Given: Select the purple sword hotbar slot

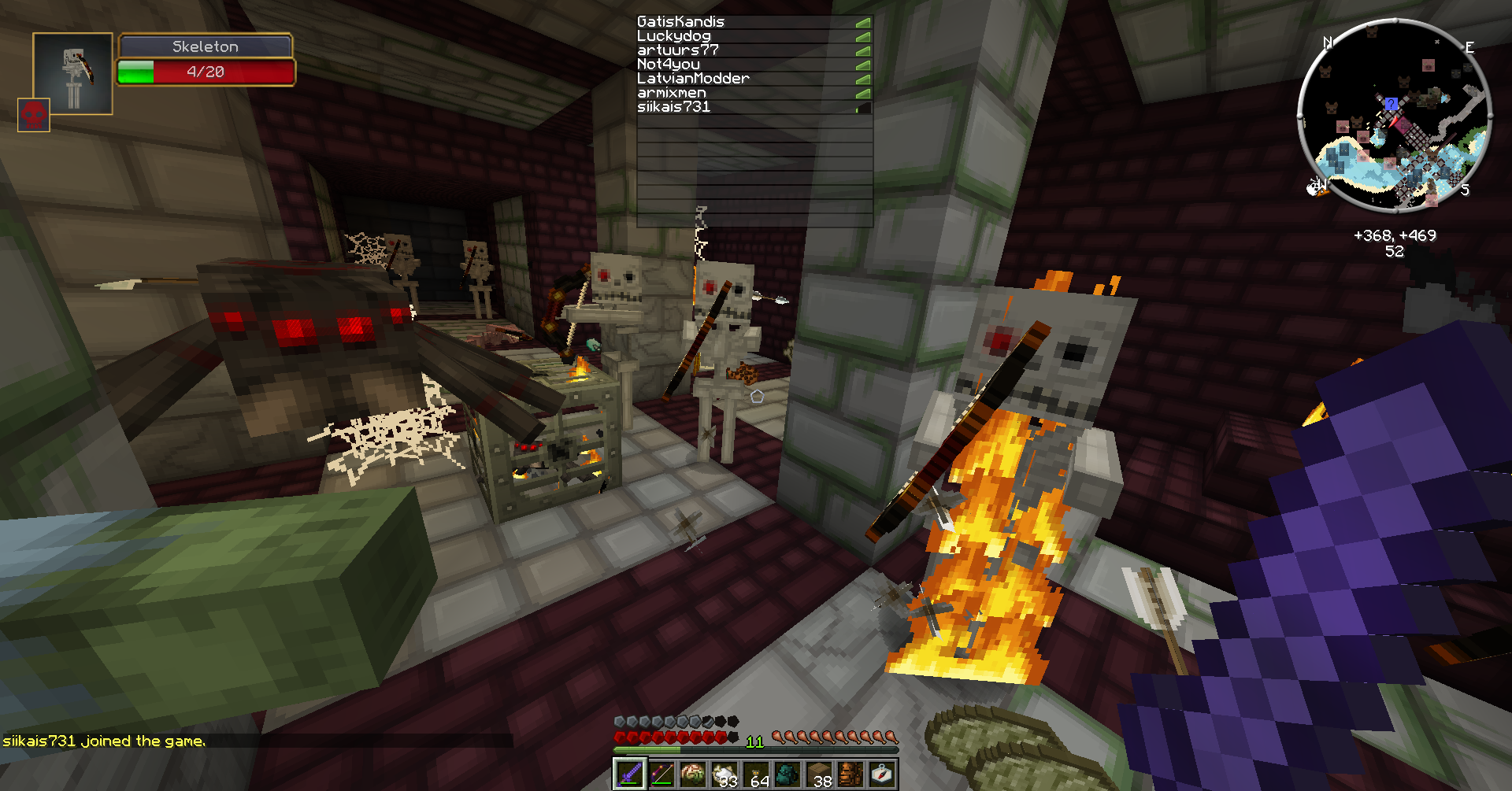Looking at the screenshot, I should coord(630,774).
